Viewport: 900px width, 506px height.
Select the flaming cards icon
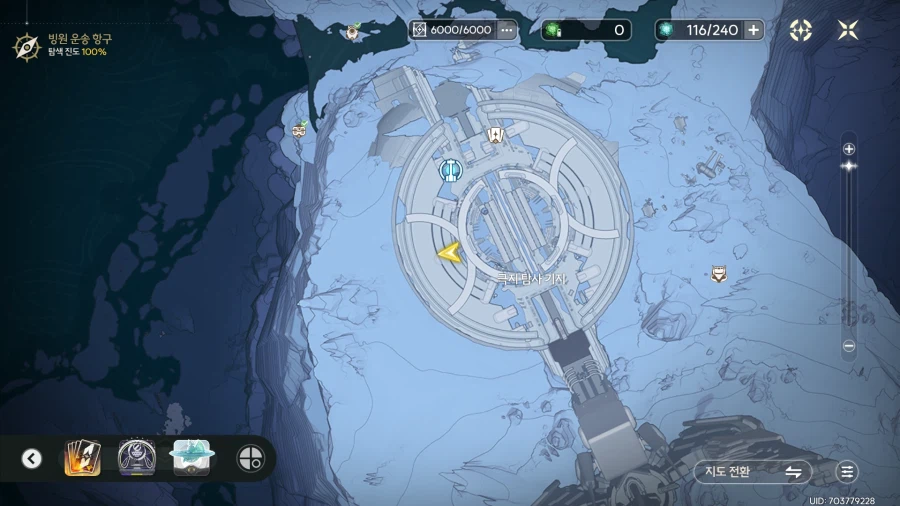click(83, 458)
